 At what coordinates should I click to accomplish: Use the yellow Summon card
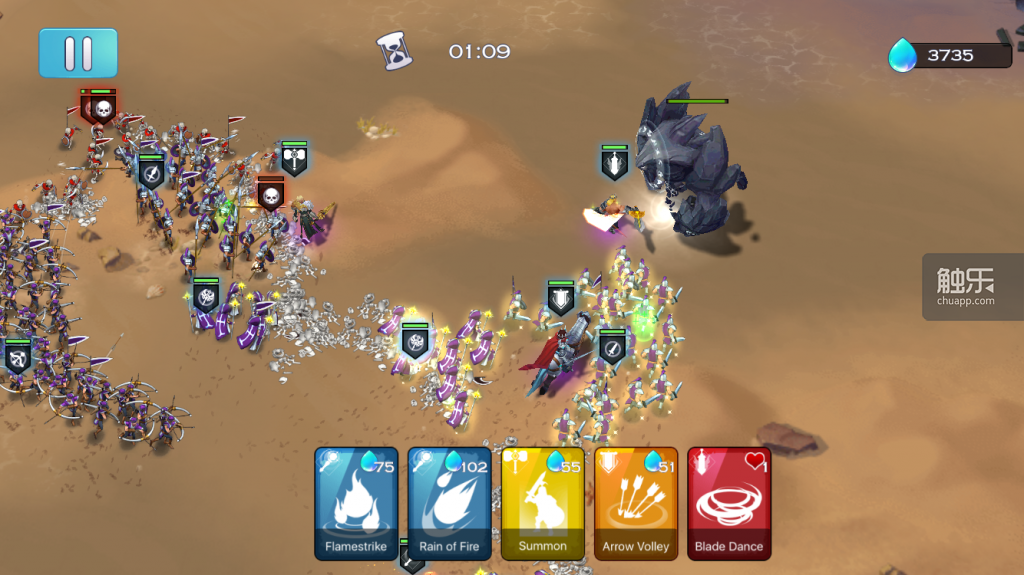tap(542, 503)
